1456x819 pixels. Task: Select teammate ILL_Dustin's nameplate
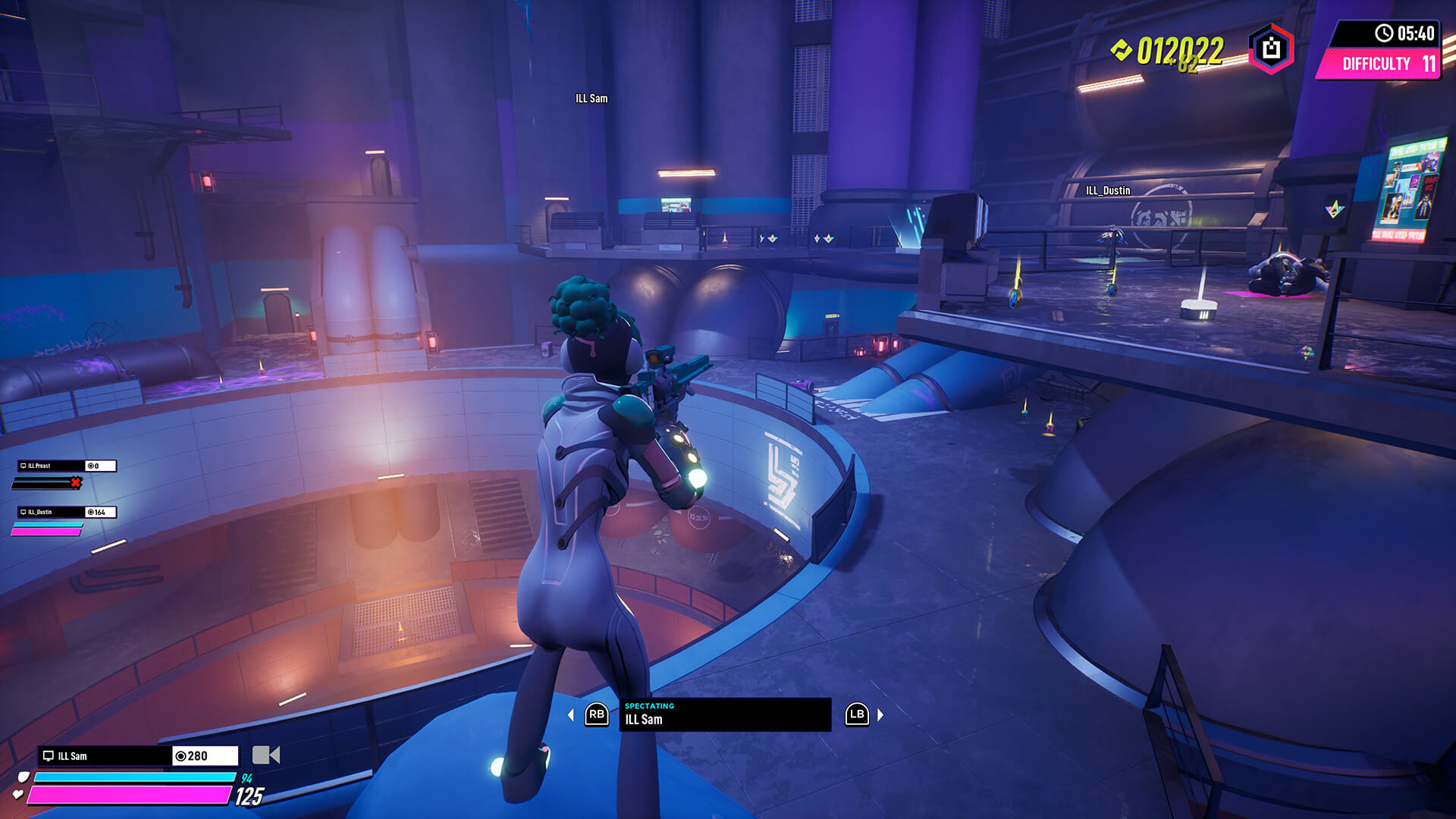click(x=52, y=512)
